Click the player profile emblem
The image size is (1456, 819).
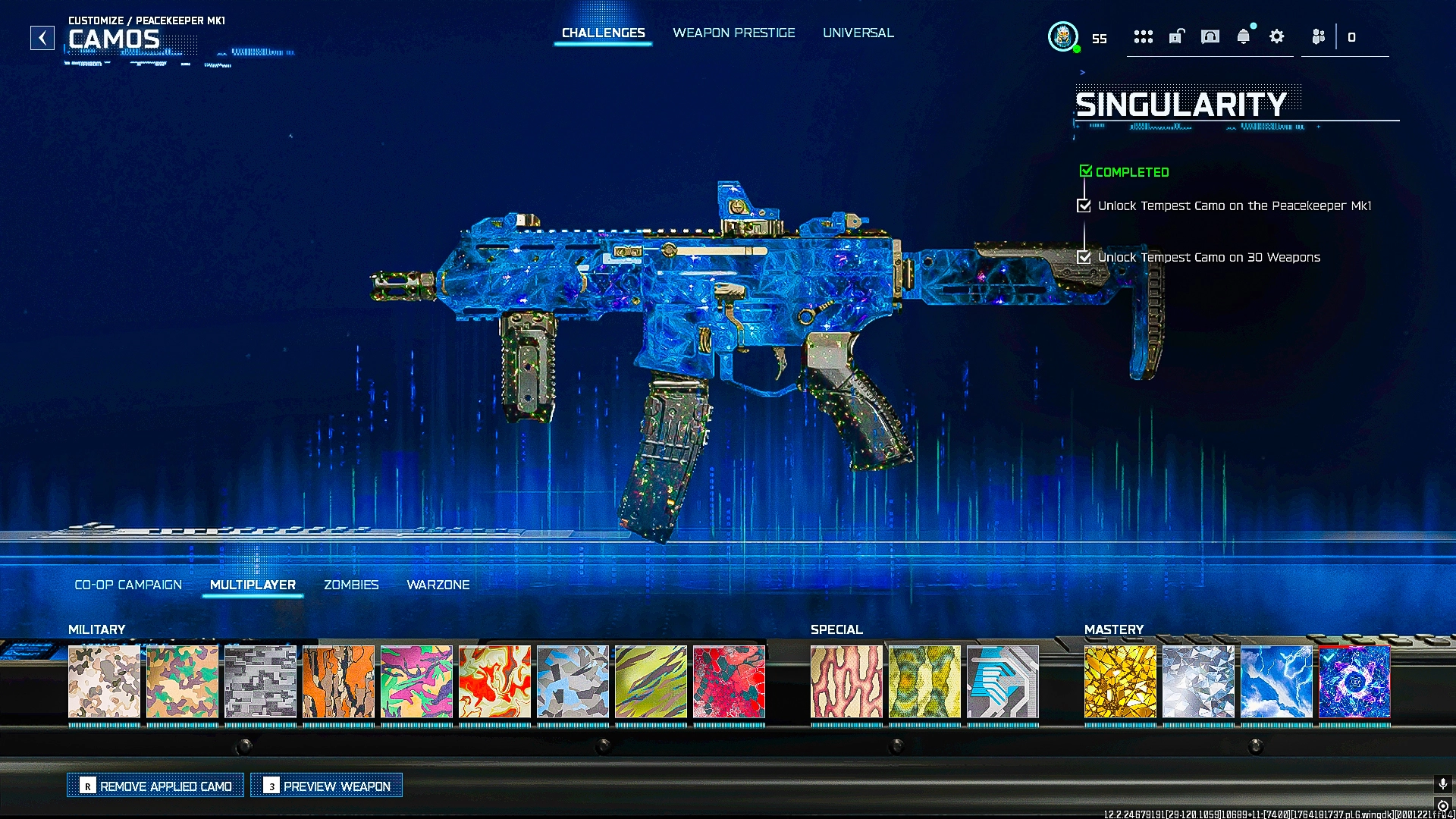pos(1064,36)
